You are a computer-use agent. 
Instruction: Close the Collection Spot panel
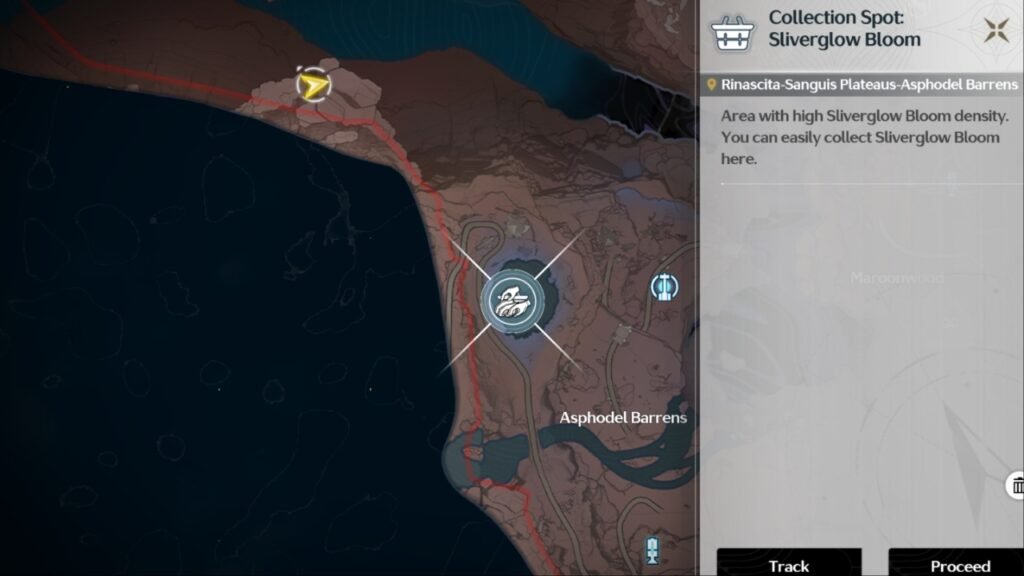tap(995, 30)
